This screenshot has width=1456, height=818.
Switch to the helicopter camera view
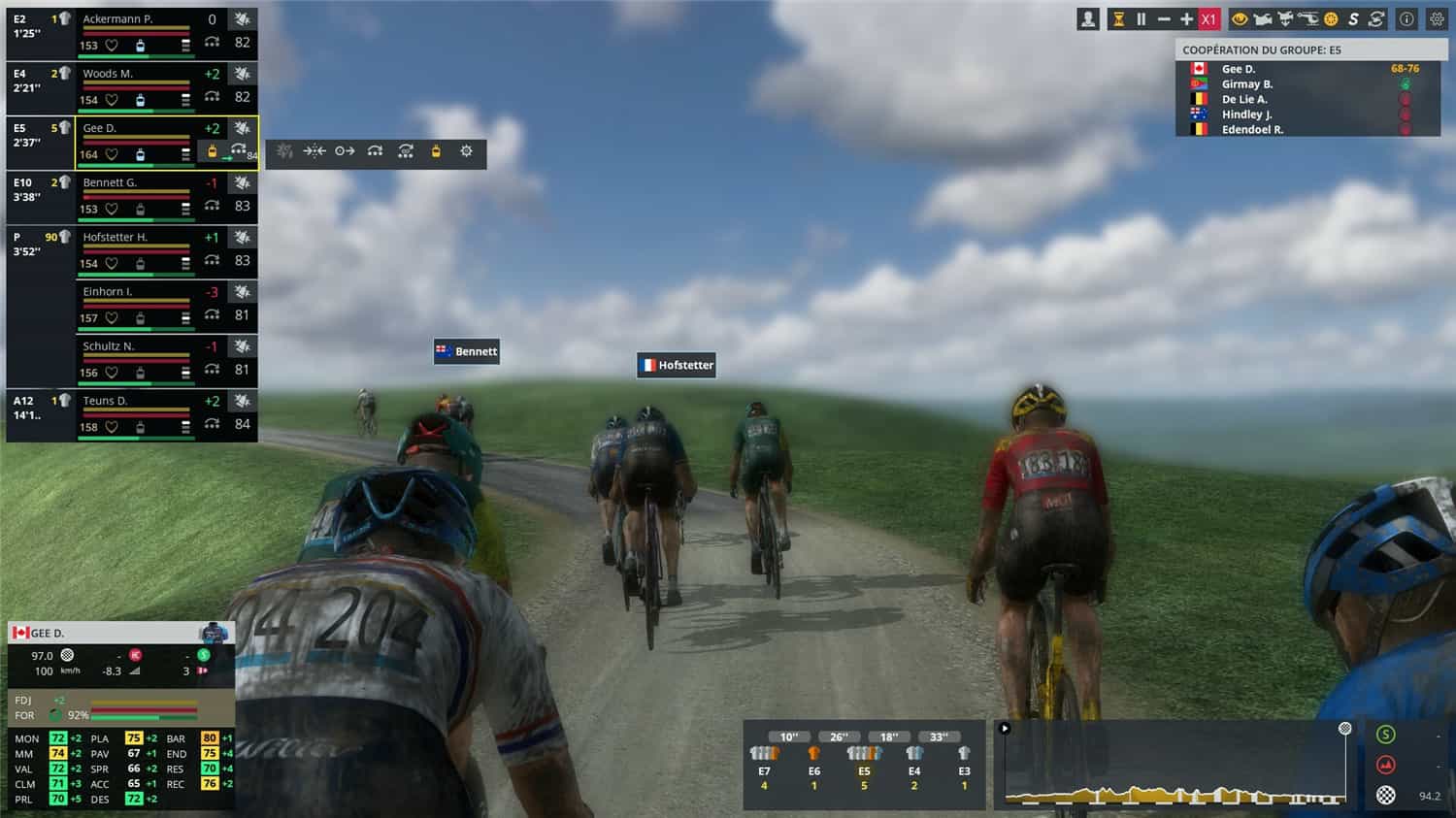[x=1308, y=18]
